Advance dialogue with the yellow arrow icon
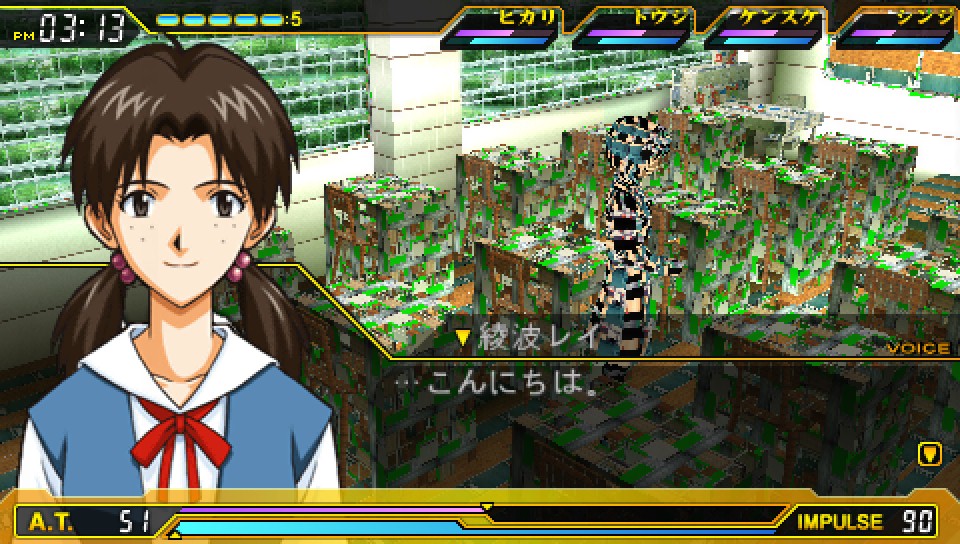 click(930, 454)
